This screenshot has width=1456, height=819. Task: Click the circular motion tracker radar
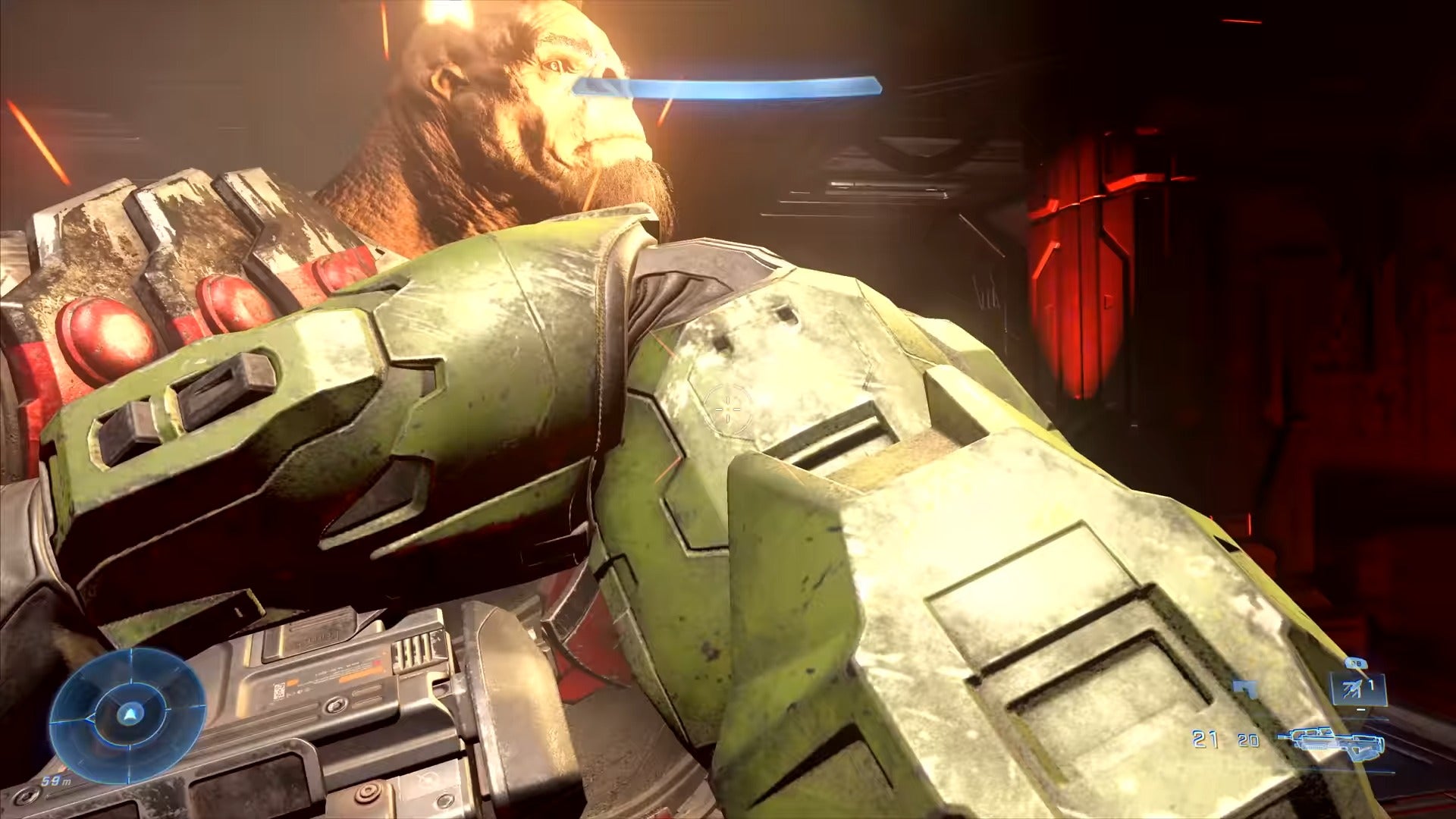pos(127,715)
